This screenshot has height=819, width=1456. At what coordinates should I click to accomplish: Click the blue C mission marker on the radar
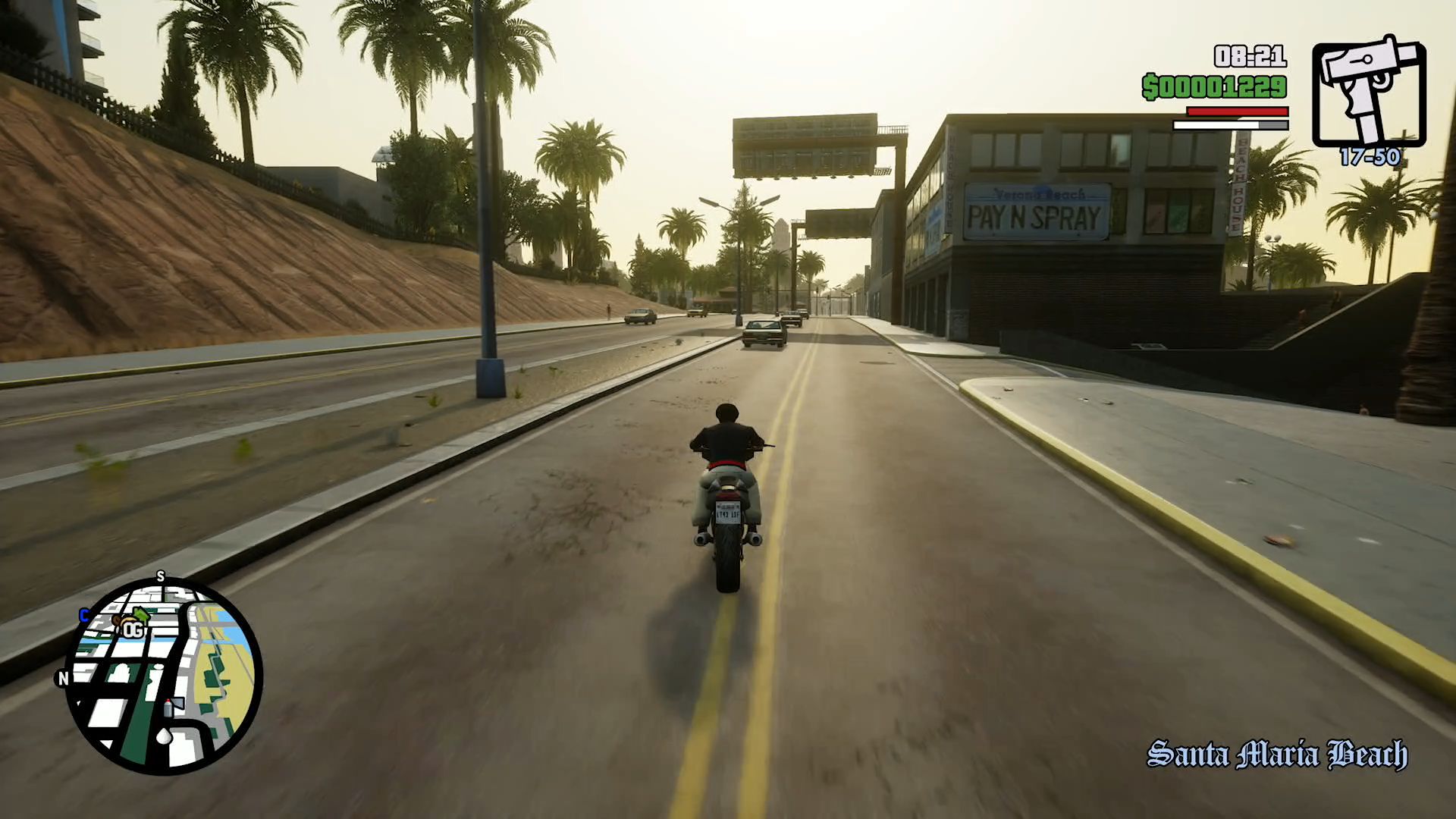84,615
